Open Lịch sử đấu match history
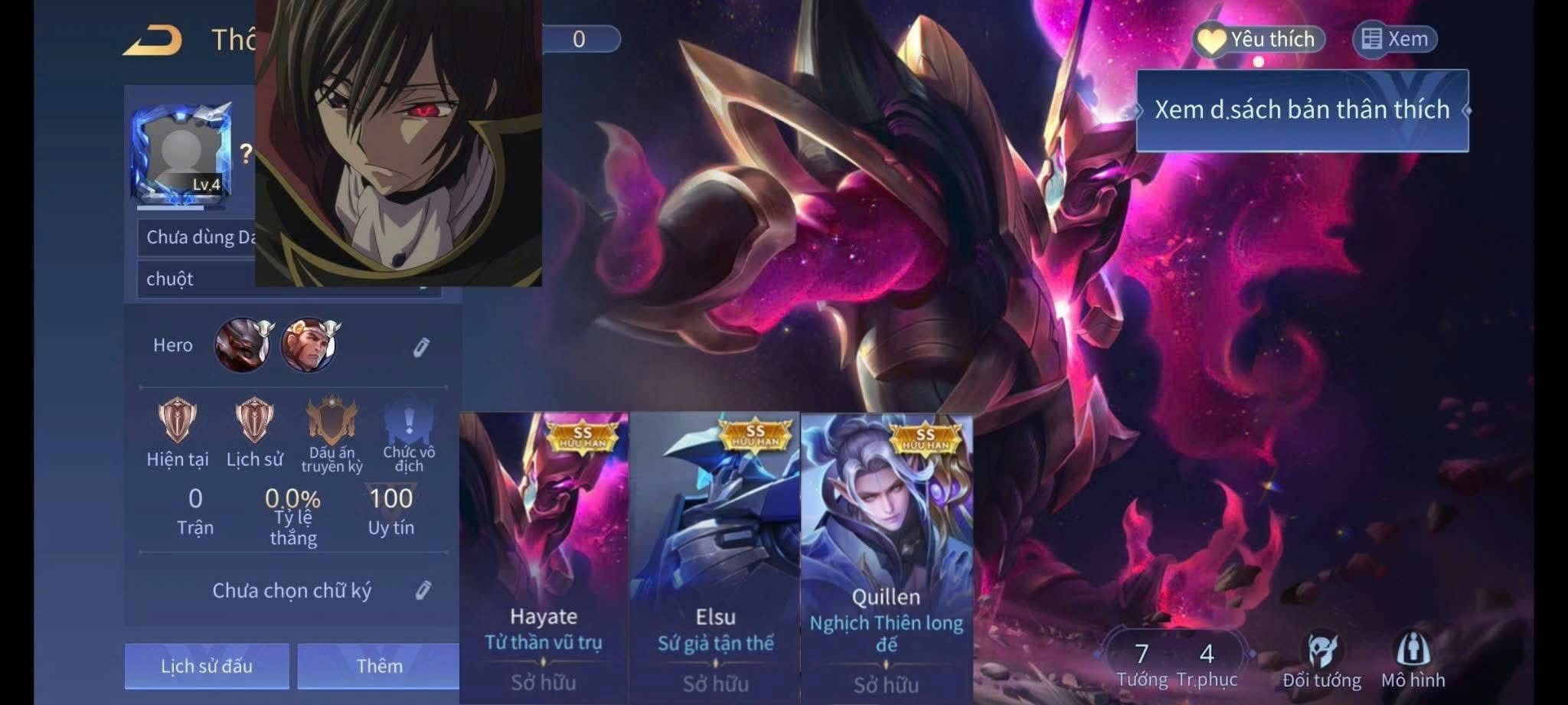The width and height of the screenshot is (1568, 705). point(207,666)
